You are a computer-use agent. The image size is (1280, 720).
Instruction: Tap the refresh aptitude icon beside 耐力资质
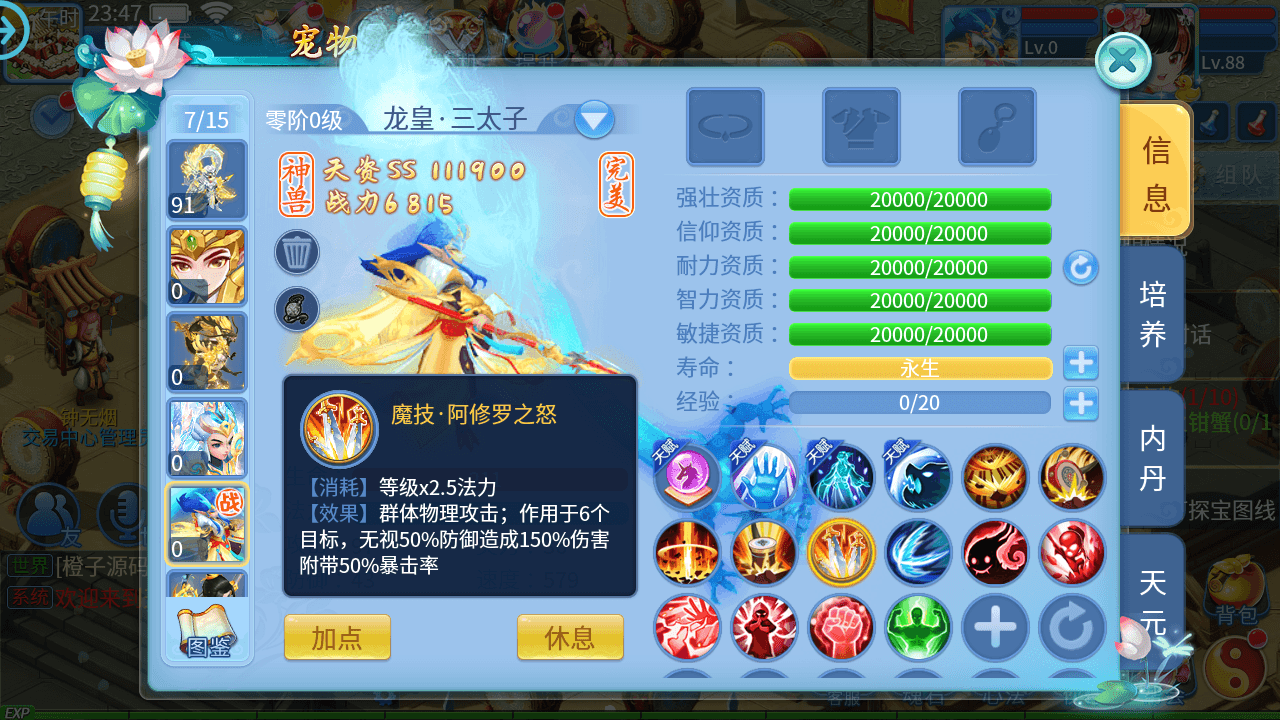tap(1081, 268)
